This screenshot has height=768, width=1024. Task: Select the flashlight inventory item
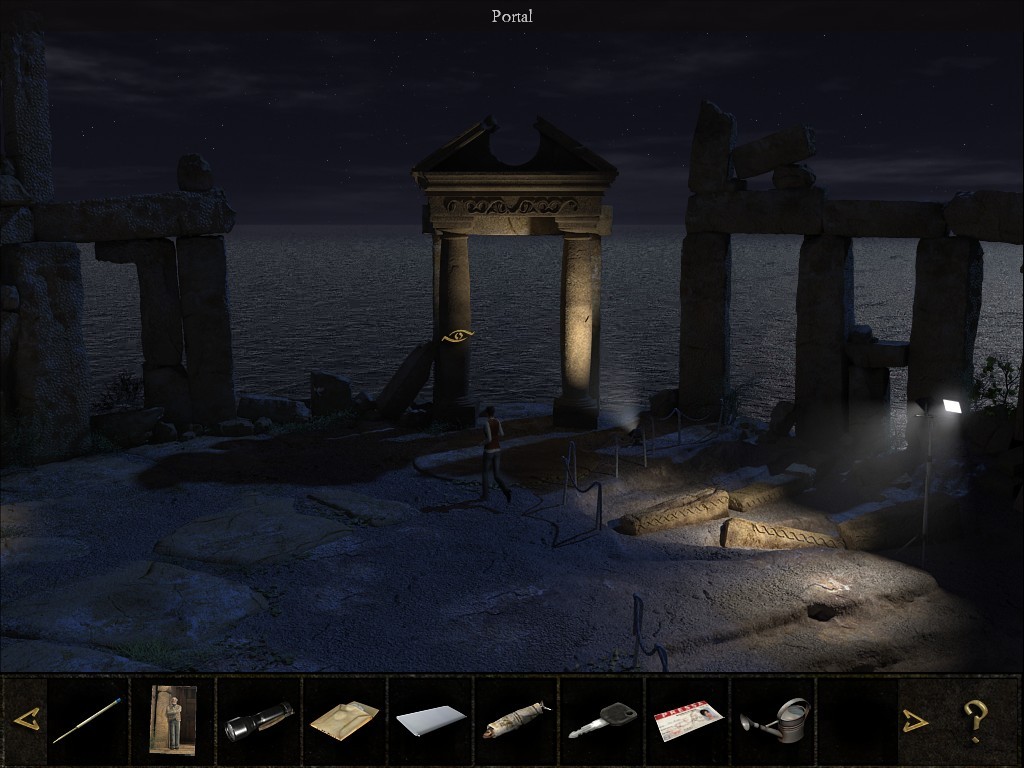[259, 721]
